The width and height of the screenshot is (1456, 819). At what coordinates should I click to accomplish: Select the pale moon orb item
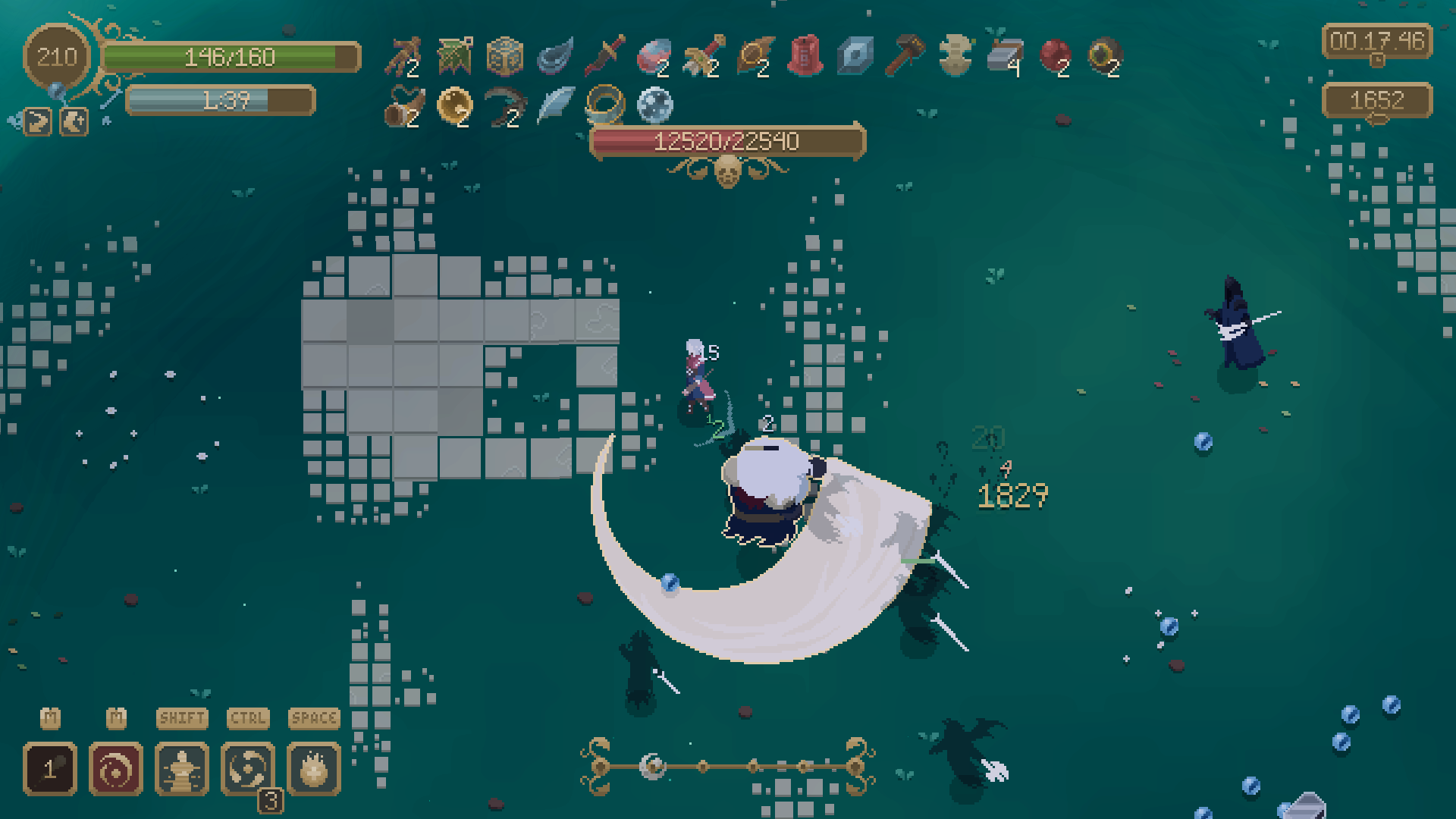654,105
